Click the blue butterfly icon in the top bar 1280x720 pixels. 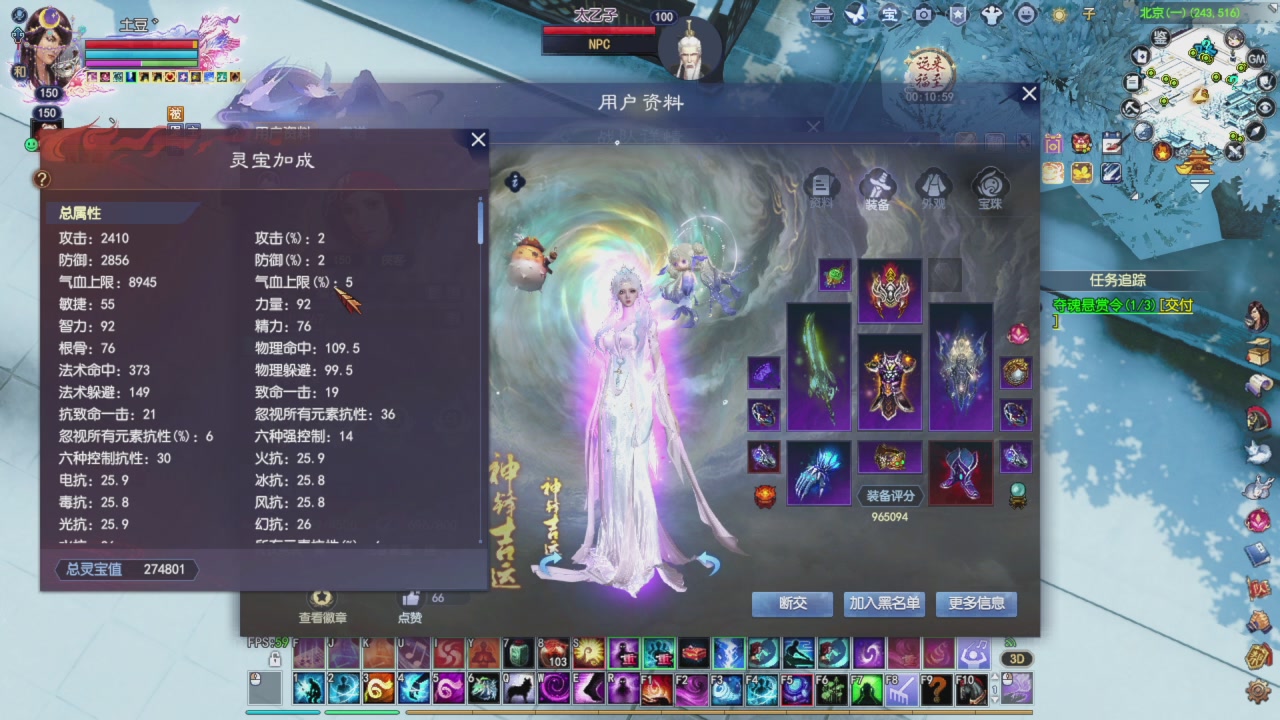click(x=855, y=14)
